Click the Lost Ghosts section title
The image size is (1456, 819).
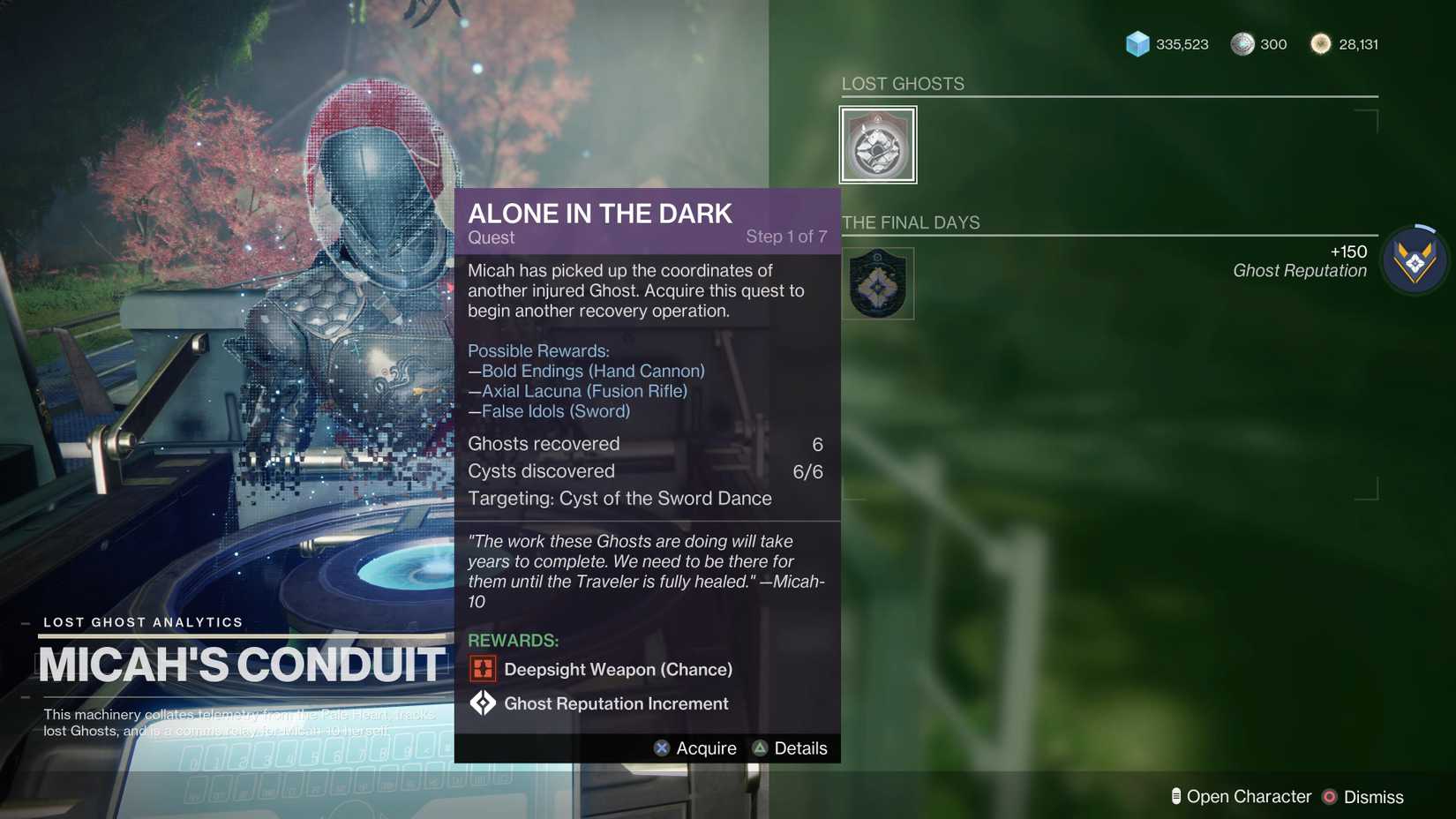tap(902, 83)
